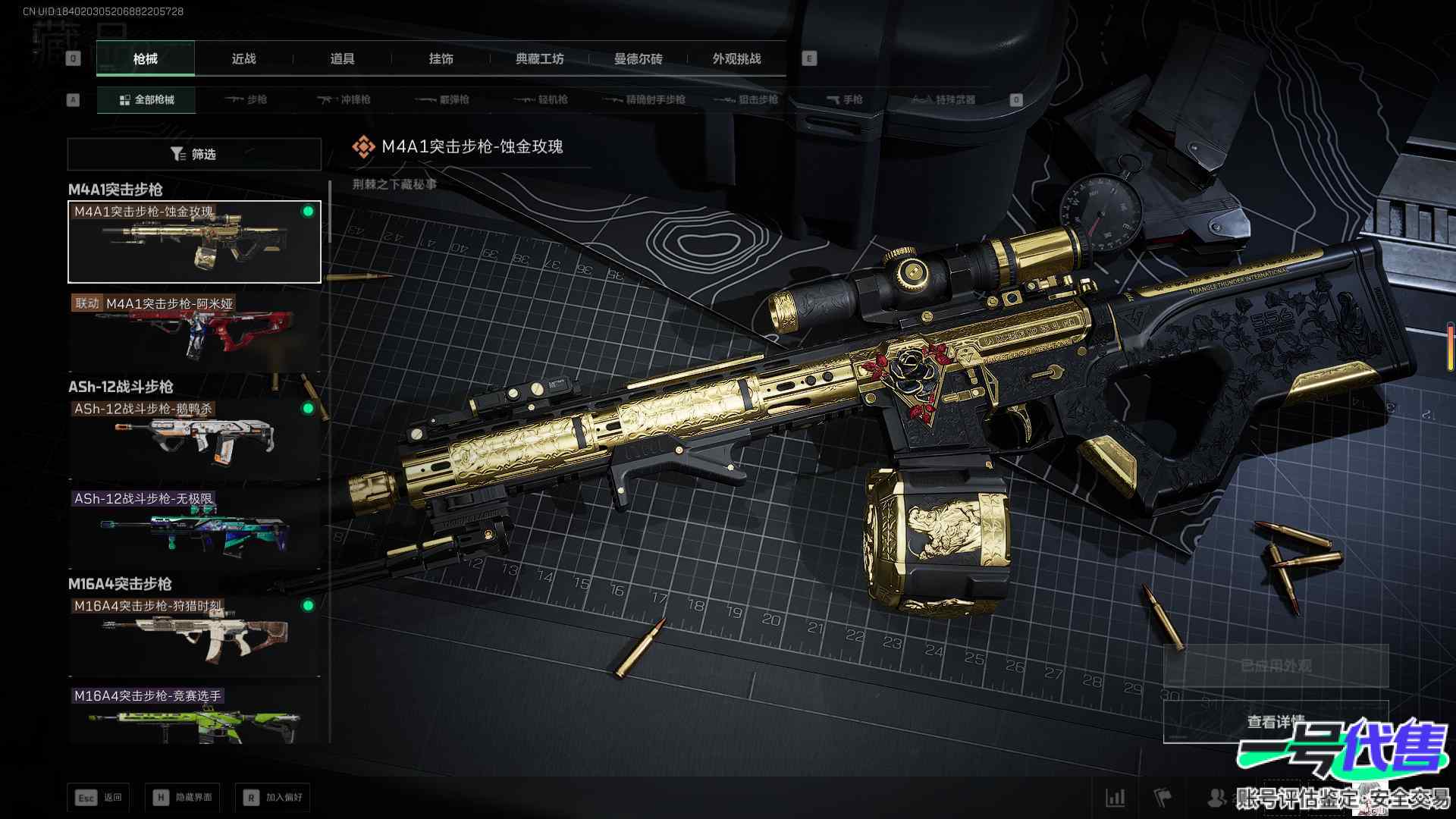Click the 查看详情 view details button

pos(1276,721)
